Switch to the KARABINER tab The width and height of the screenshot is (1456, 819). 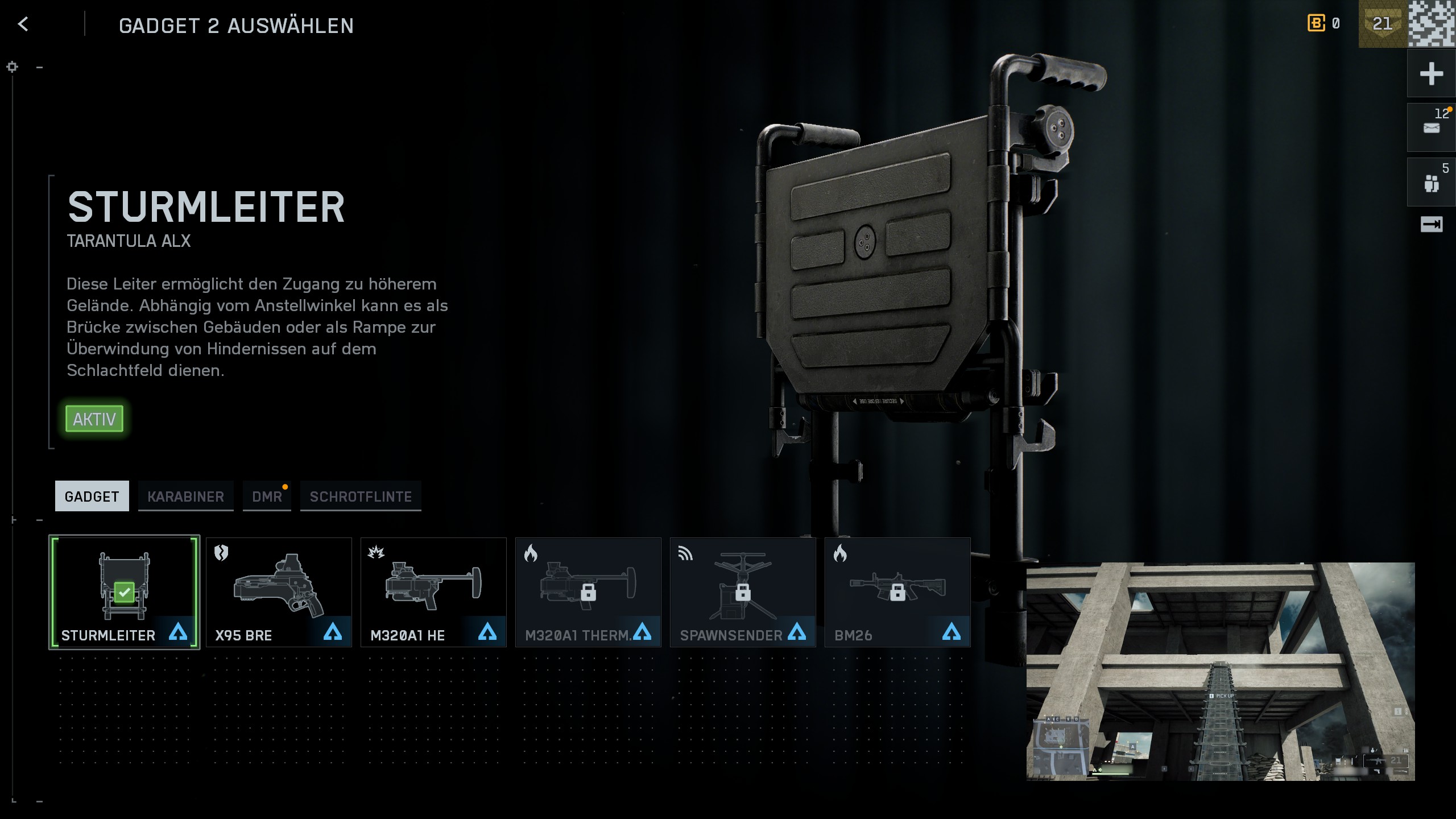click(186, 496)
